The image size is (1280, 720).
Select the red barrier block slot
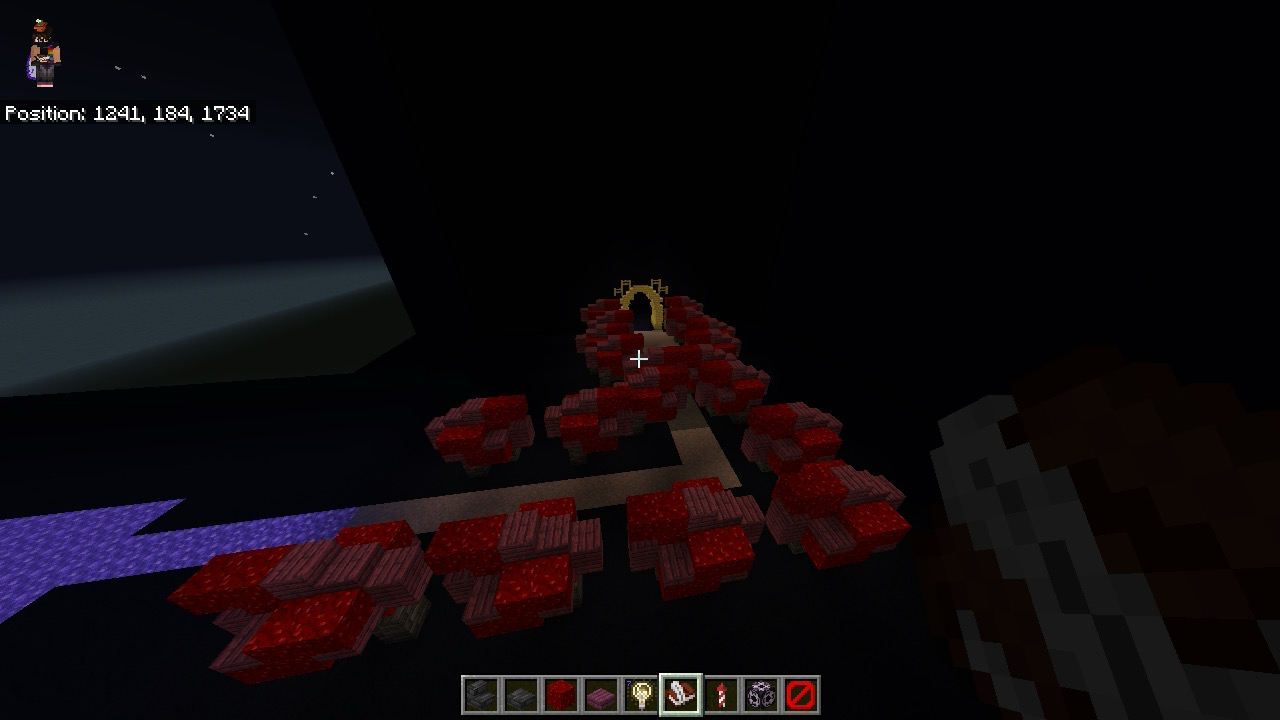pos(801,695)
